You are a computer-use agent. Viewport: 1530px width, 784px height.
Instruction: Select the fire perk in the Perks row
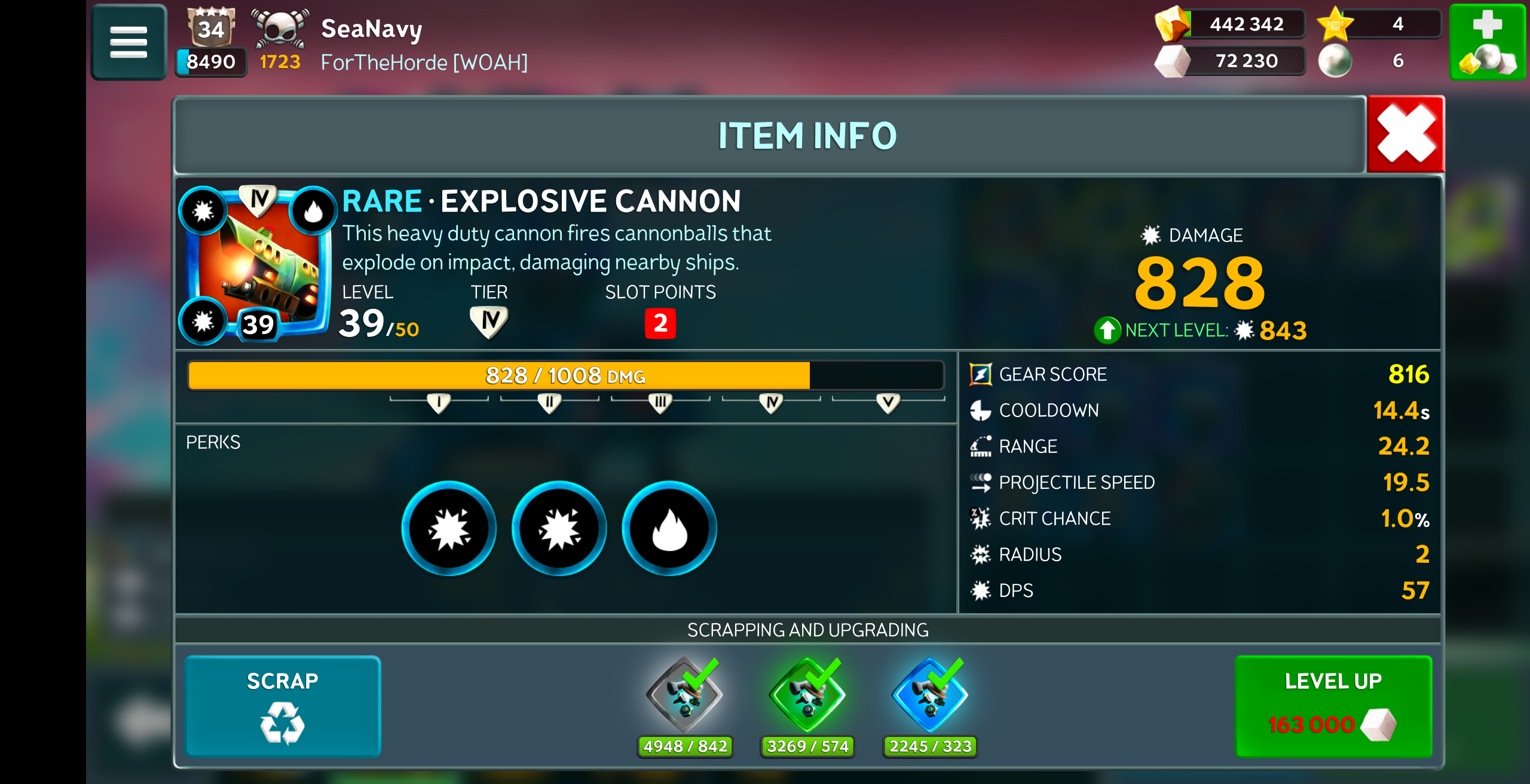669,528
